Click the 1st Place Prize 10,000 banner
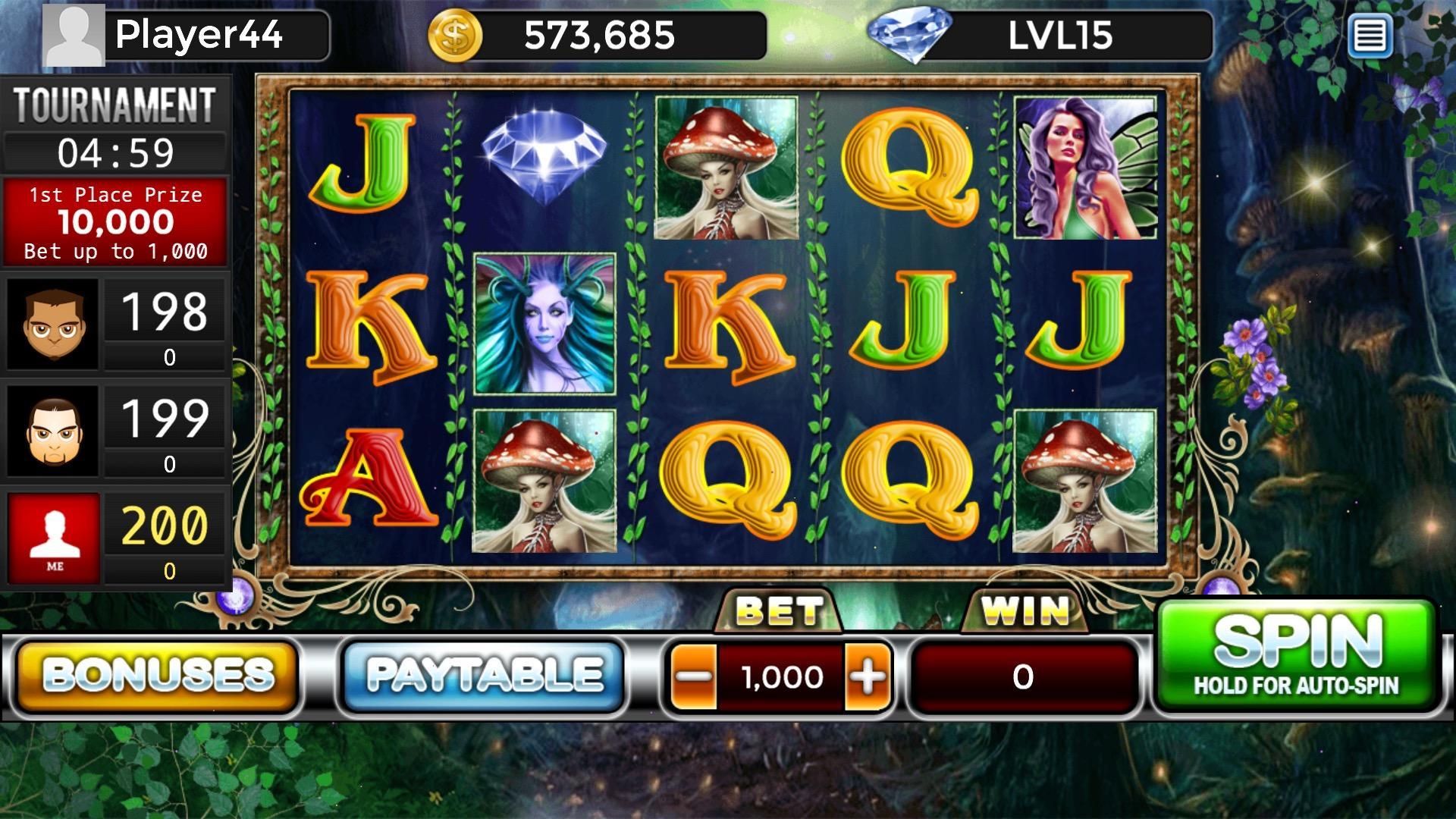The height and width of the screenshot is (819, 1456). 115,221
